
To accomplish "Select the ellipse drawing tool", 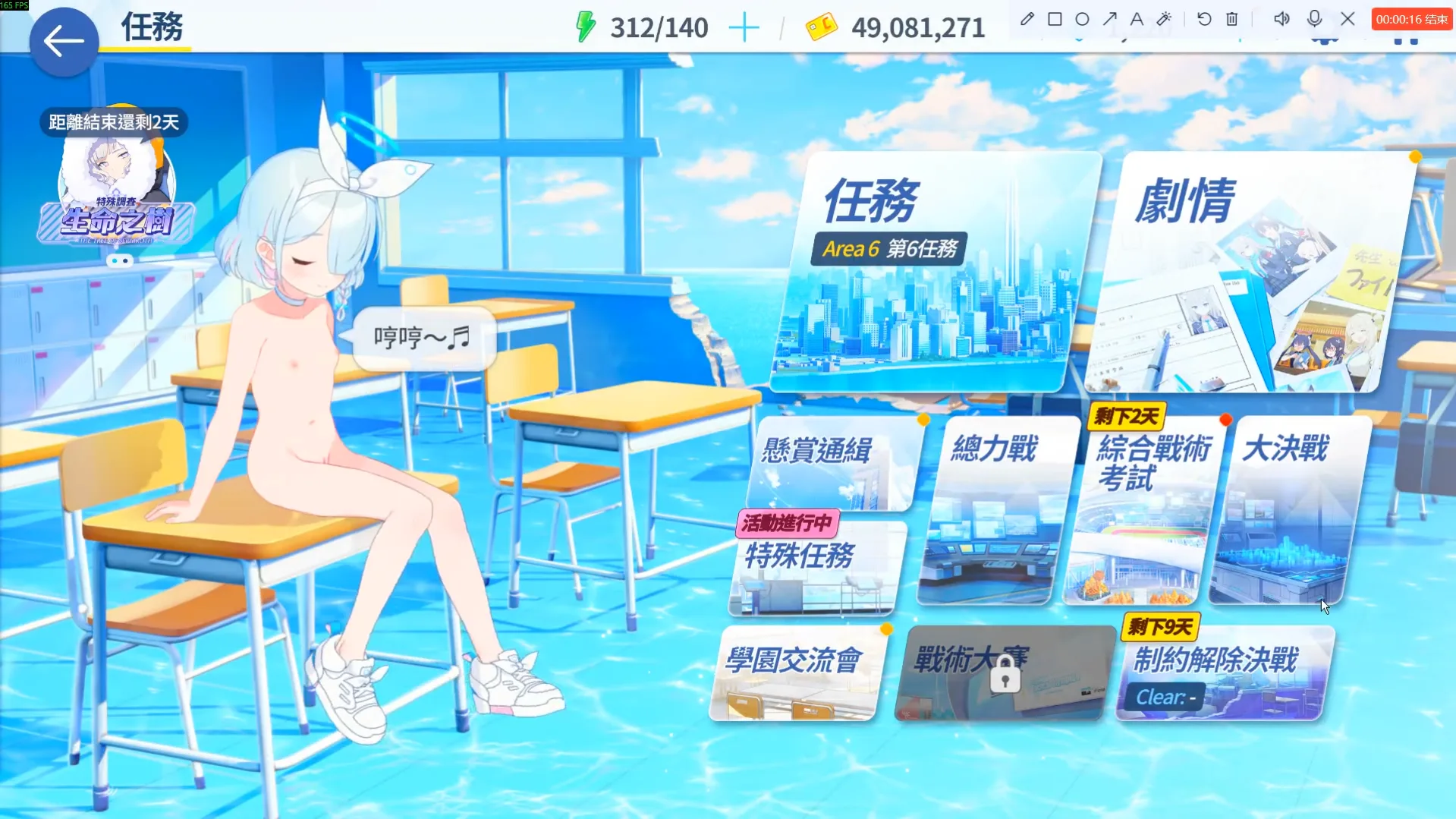I will [1082, 19].
